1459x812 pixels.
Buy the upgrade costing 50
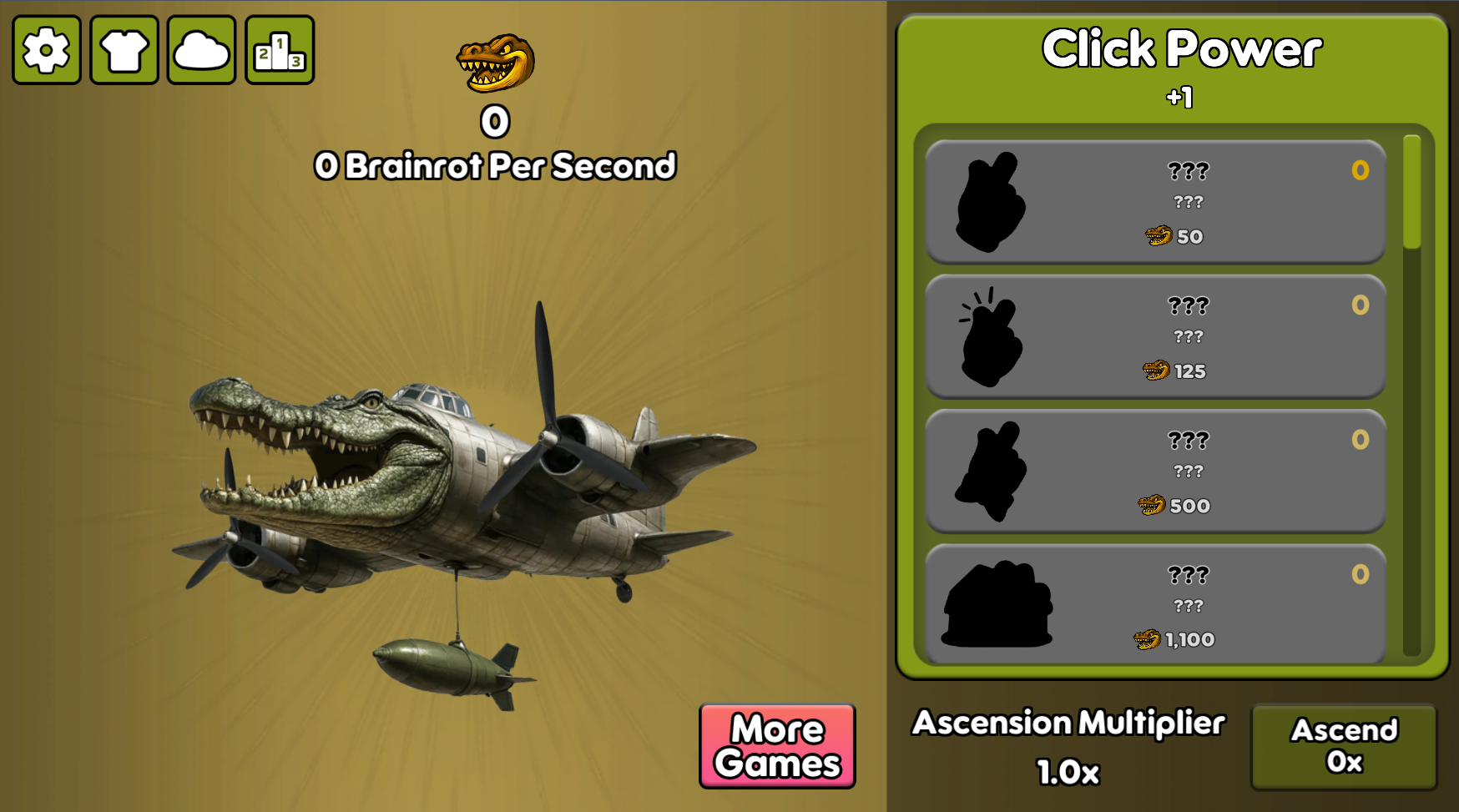click(1155, 202)
